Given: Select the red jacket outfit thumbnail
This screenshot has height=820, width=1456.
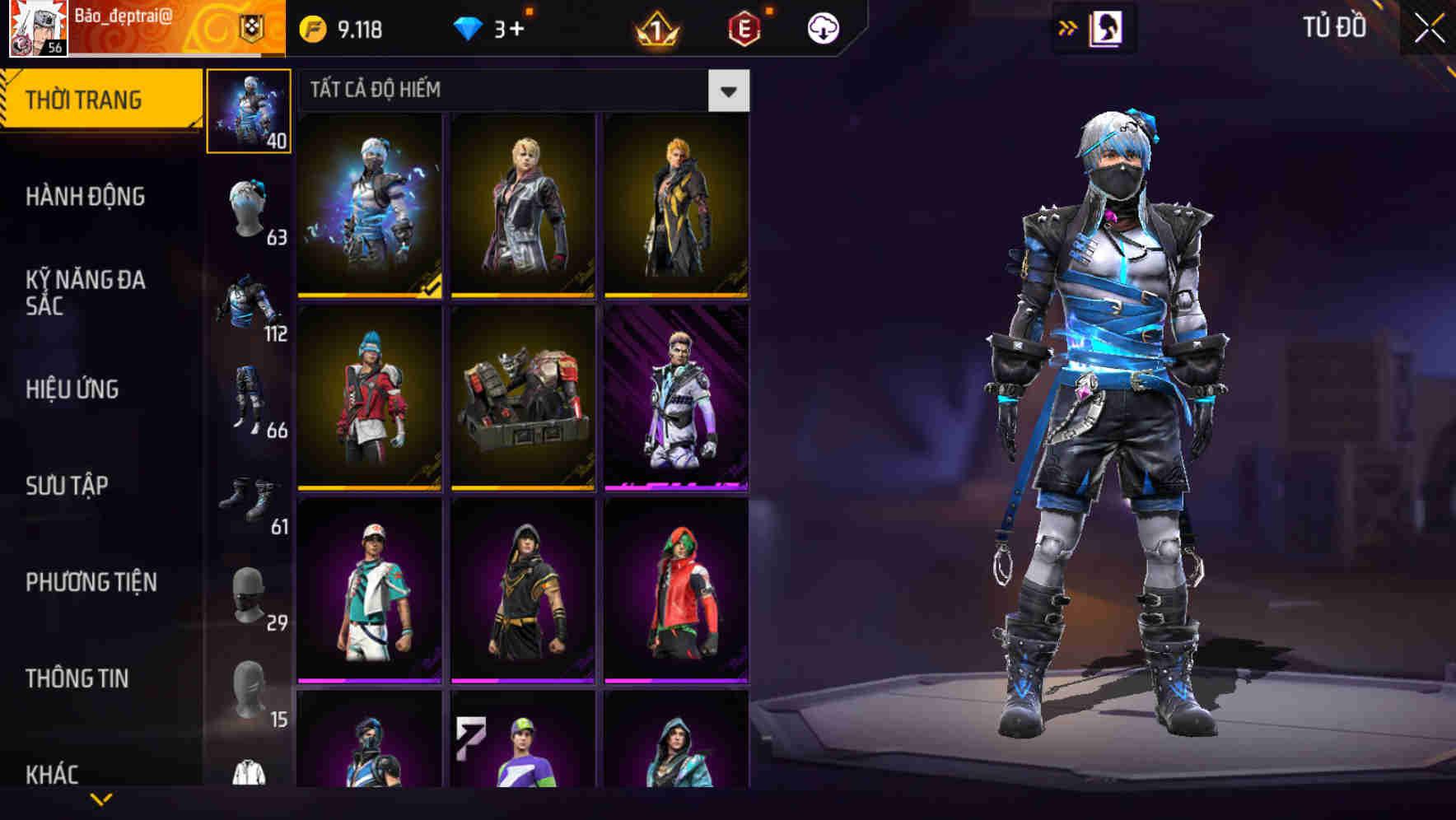Looking at the screenshot, I should point(370,399).
